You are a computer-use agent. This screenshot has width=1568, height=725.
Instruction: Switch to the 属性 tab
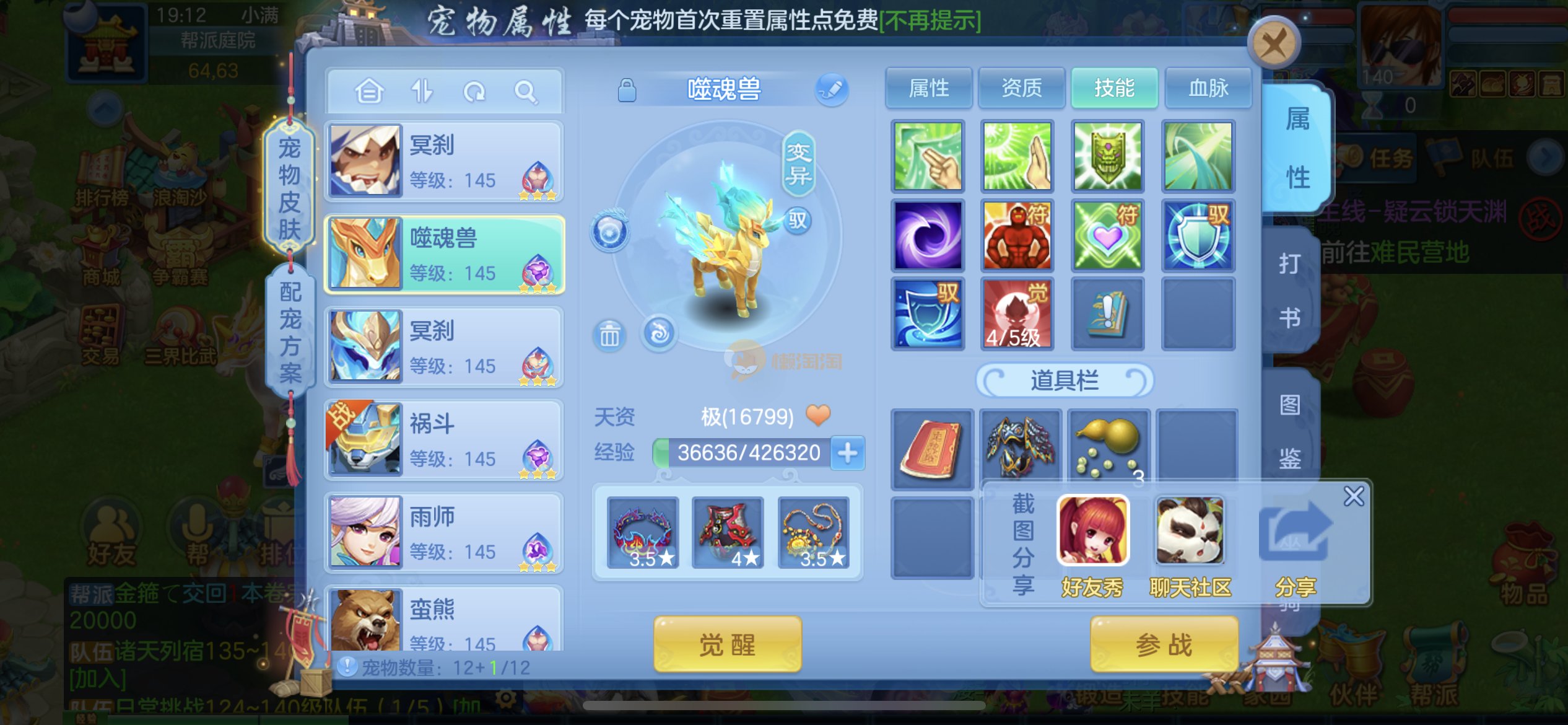coord(928,88)
